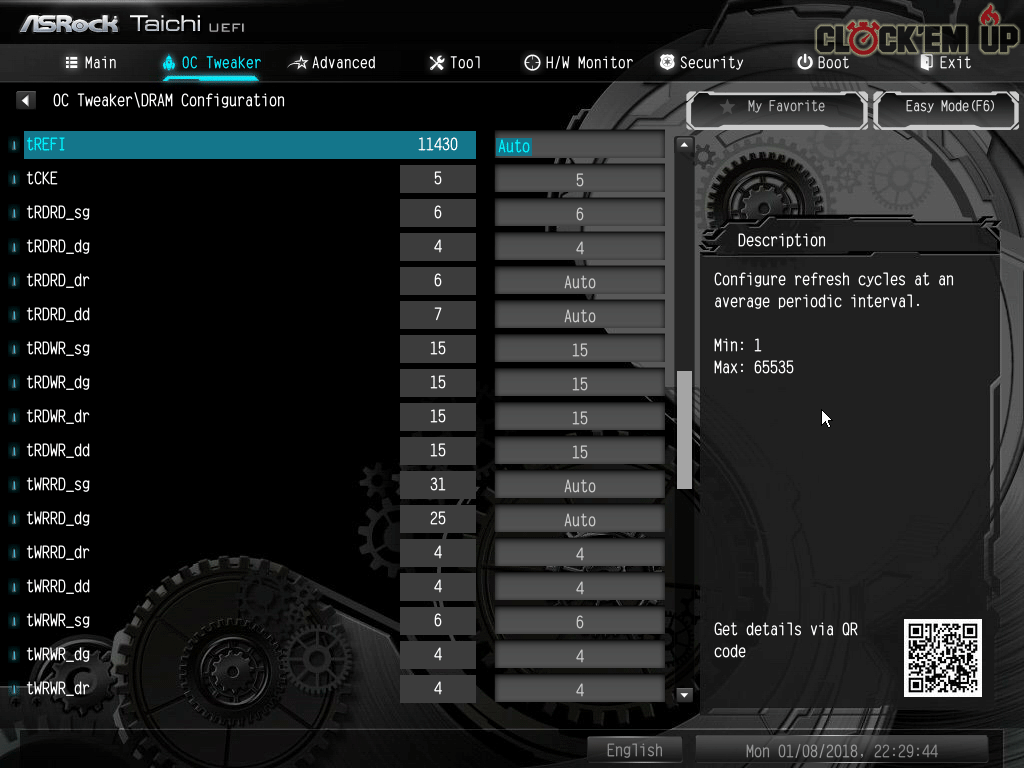Click the scroll up arrow
The image size is (1024, 768).
pos(685,145)
